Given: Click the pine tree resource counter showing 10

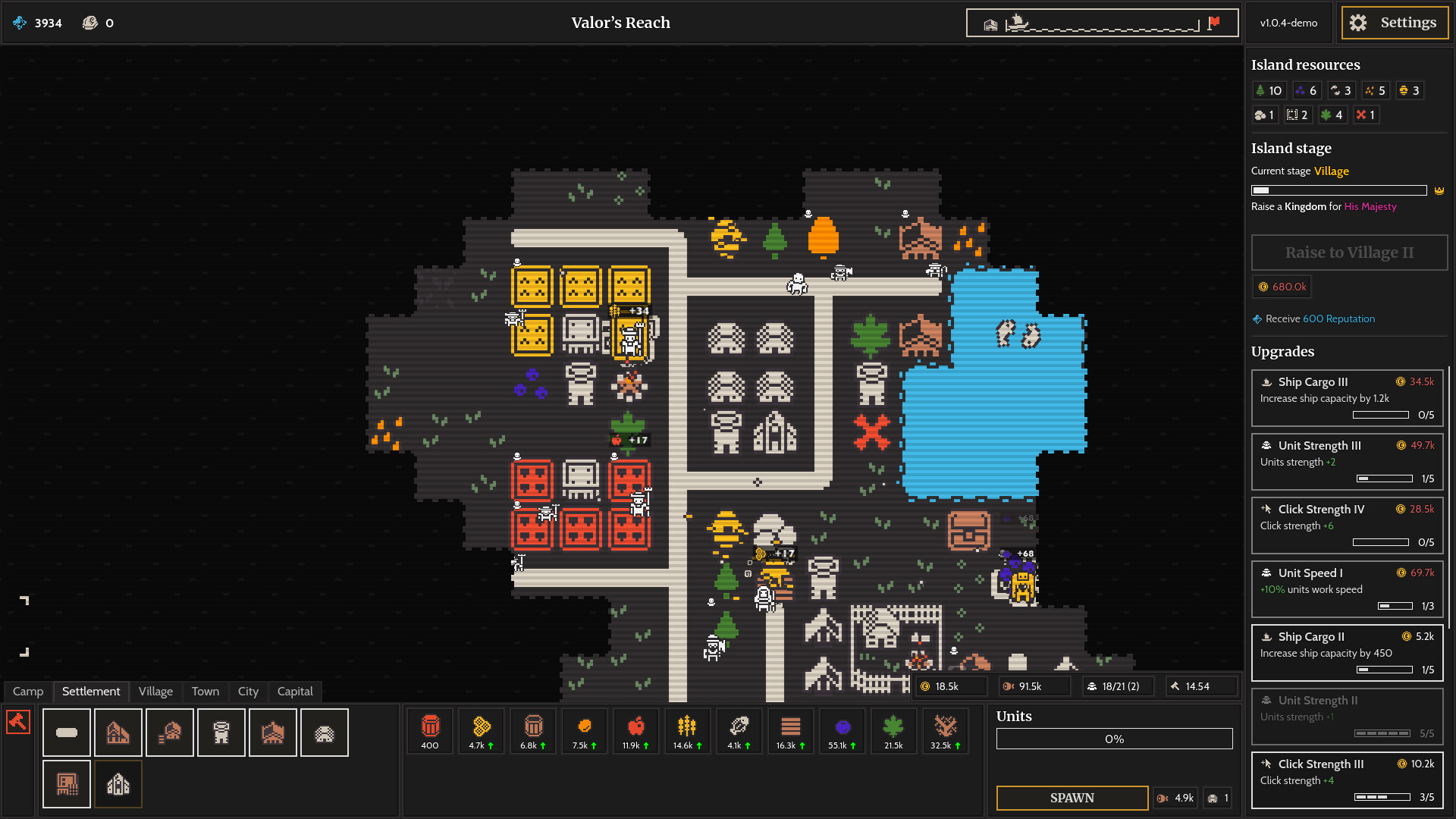Looking at the screenshot, I should (1269, 90).
